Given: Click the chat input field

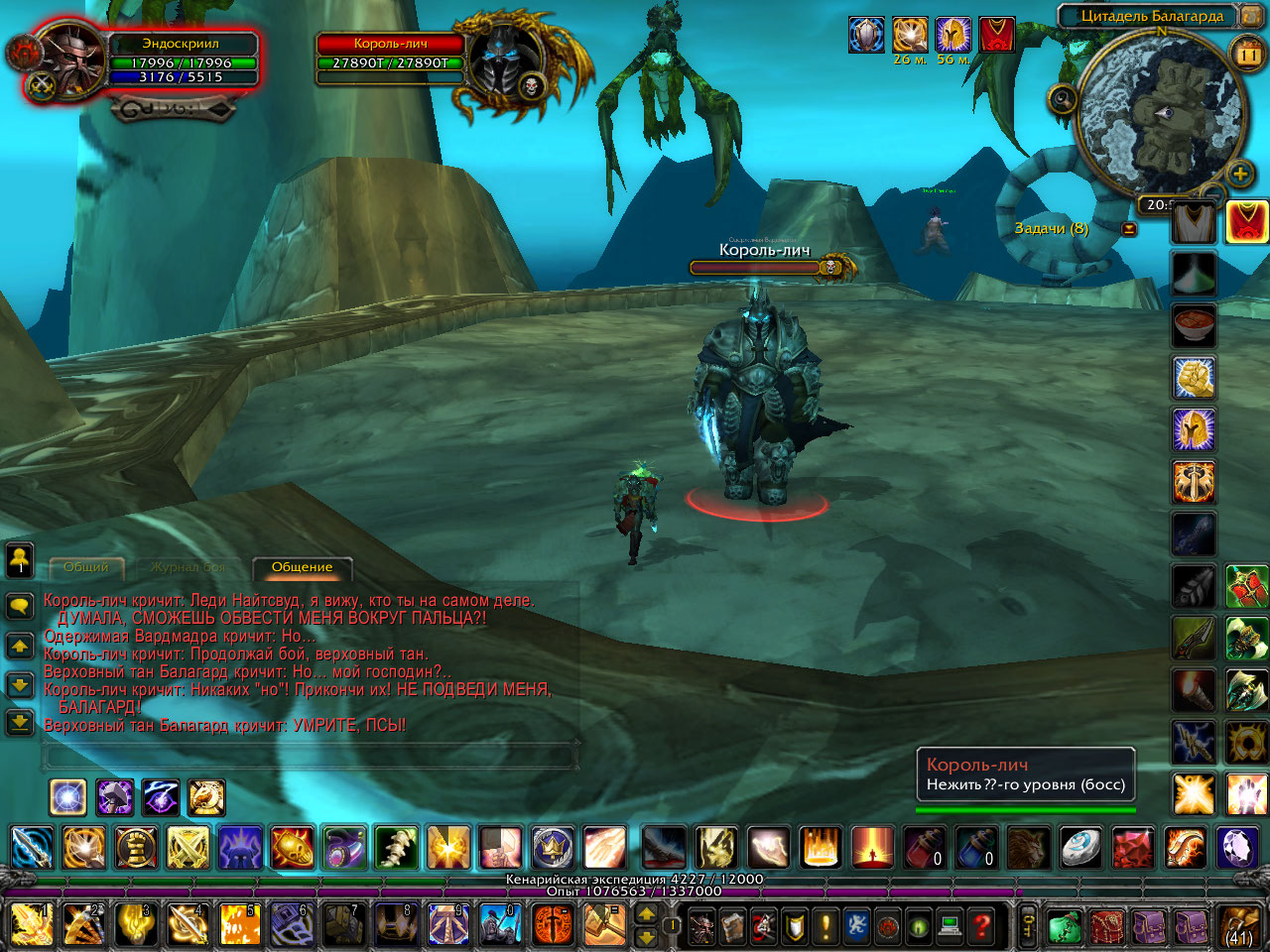Looking at the screenshot, I should 310,756.
